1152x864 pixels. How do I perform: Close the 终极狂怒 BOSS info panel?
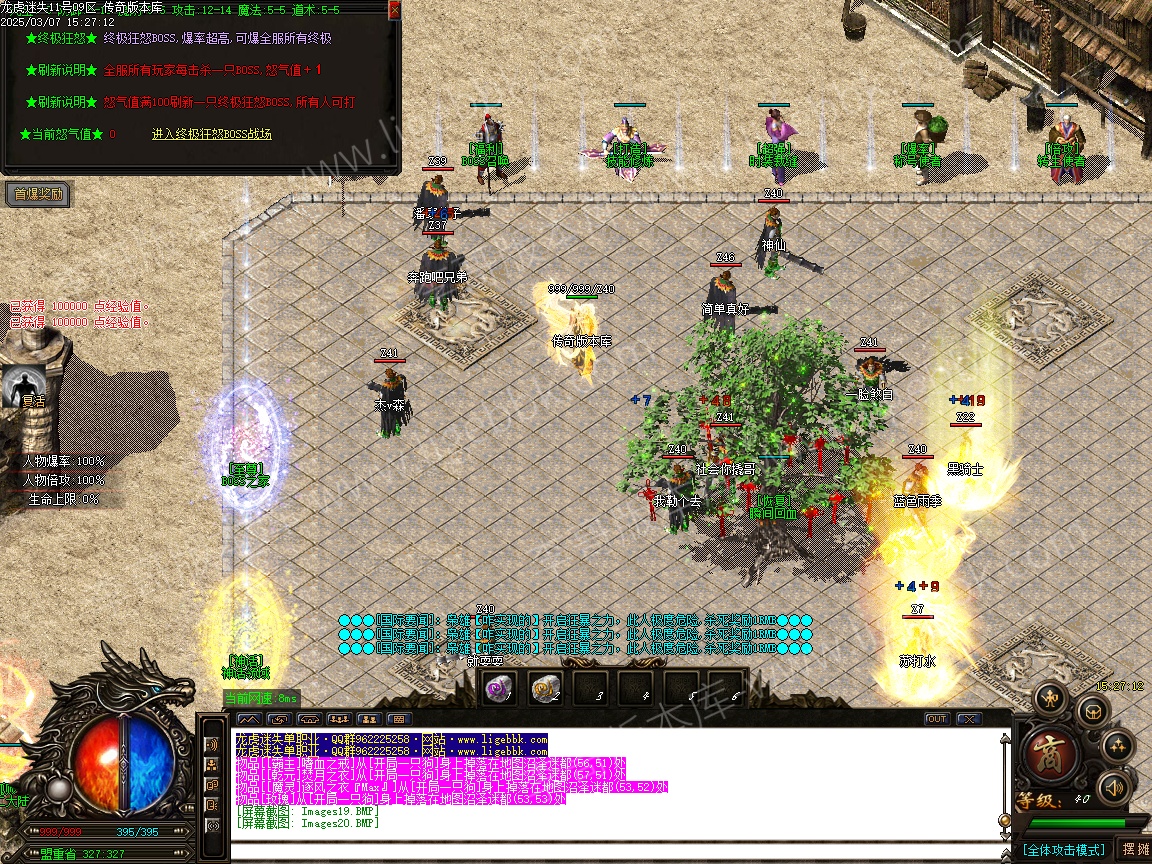[394, 10]
